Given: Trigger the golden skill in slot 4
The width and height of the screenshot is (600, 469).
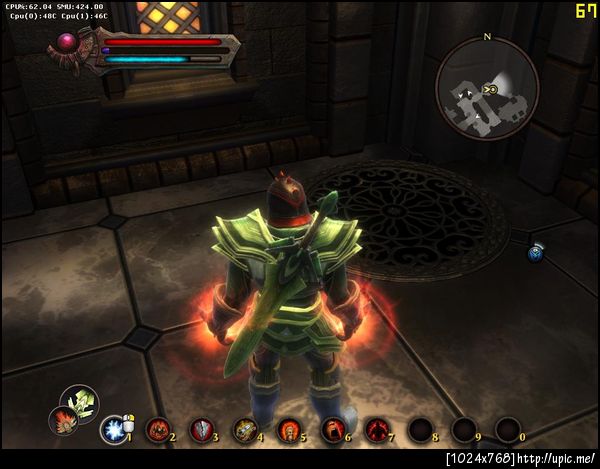Looking at the screenshot, I should click(x=245, y=430).
